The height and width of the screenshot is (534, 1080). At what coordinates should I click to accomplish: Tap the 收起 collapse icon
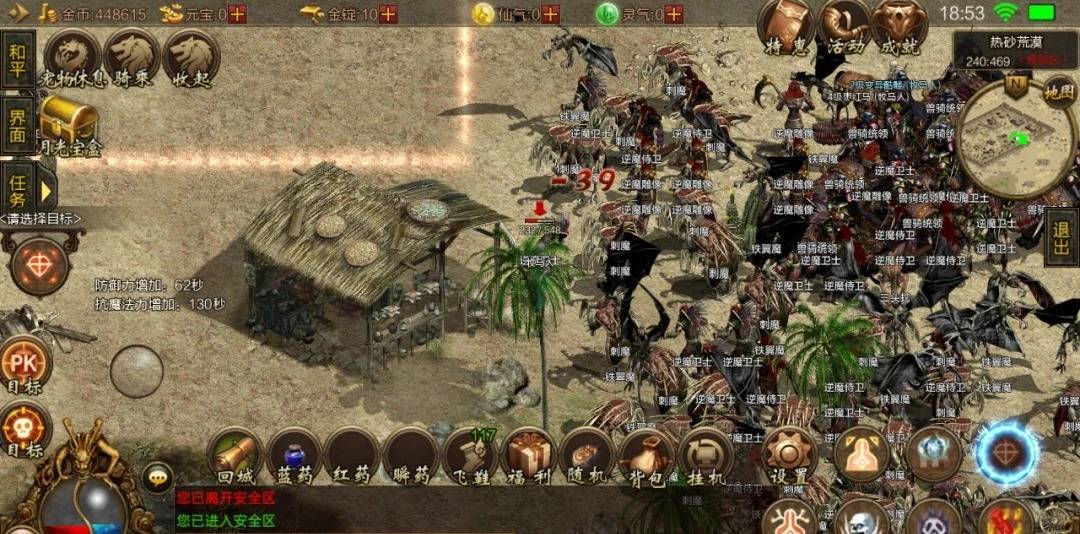(191, 58)
